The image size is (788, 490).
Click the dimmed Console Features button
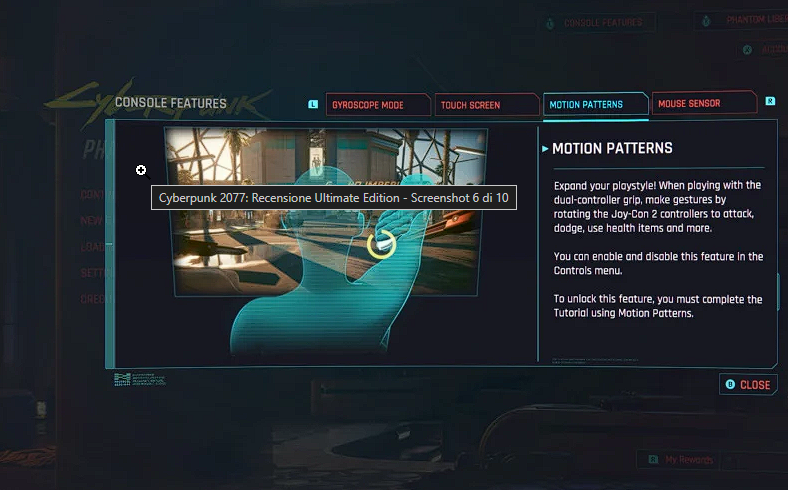point(601,22)
